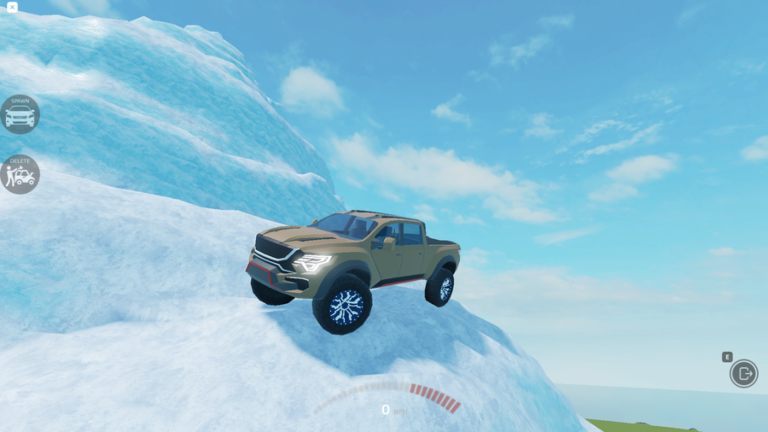Exit the vehicle with the round exit icon
This screenshot has height=432, width=768.
pyautogui.click(x=744, y=373)
